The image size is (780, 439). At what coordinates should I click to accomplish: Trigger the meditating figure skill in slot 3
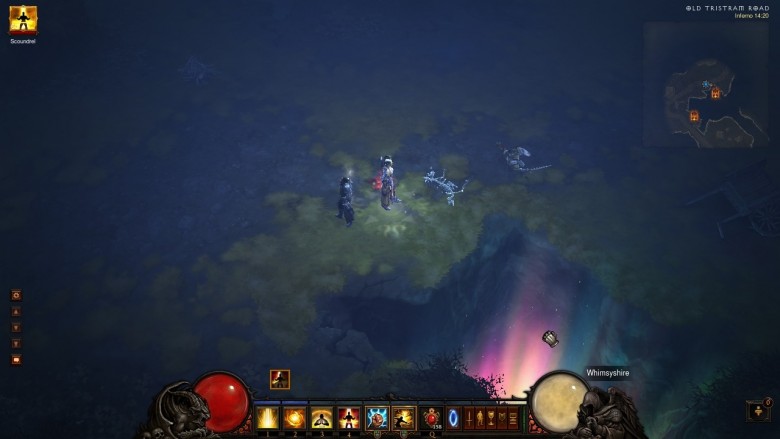[x=322, y=417]
